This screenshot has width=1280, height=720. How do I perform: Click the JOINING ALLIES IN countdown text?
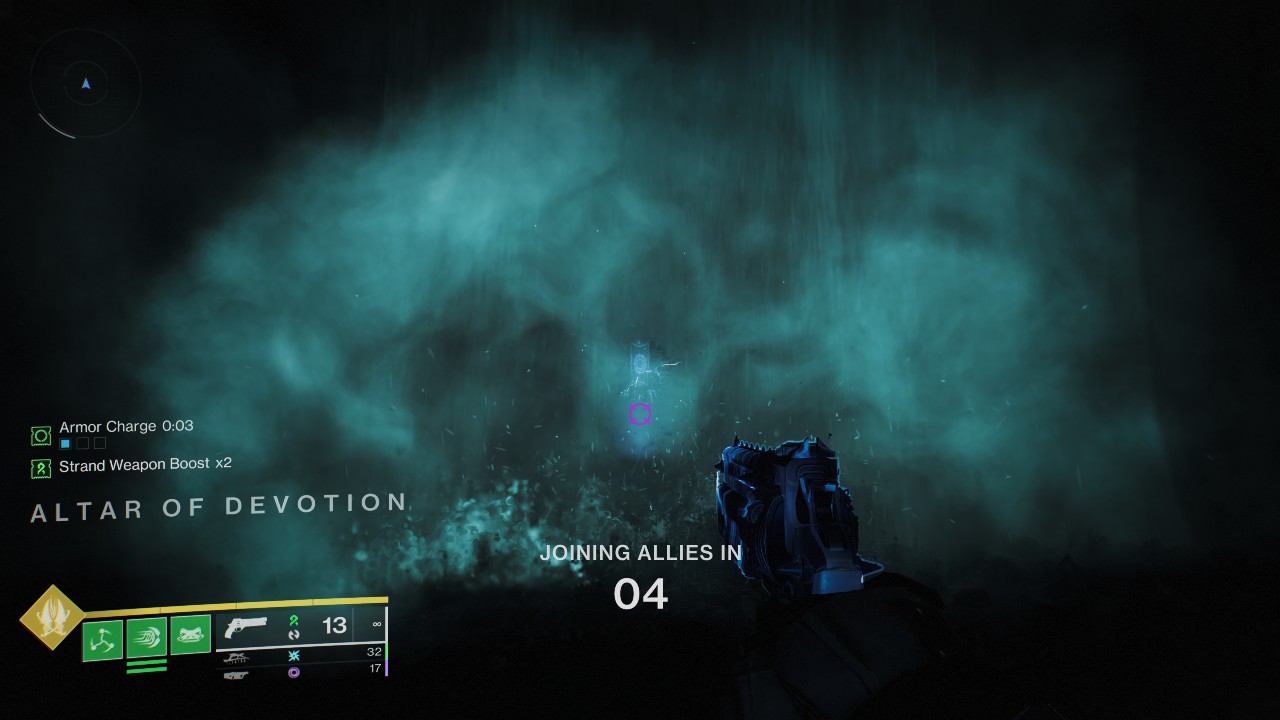click(640, 552)
